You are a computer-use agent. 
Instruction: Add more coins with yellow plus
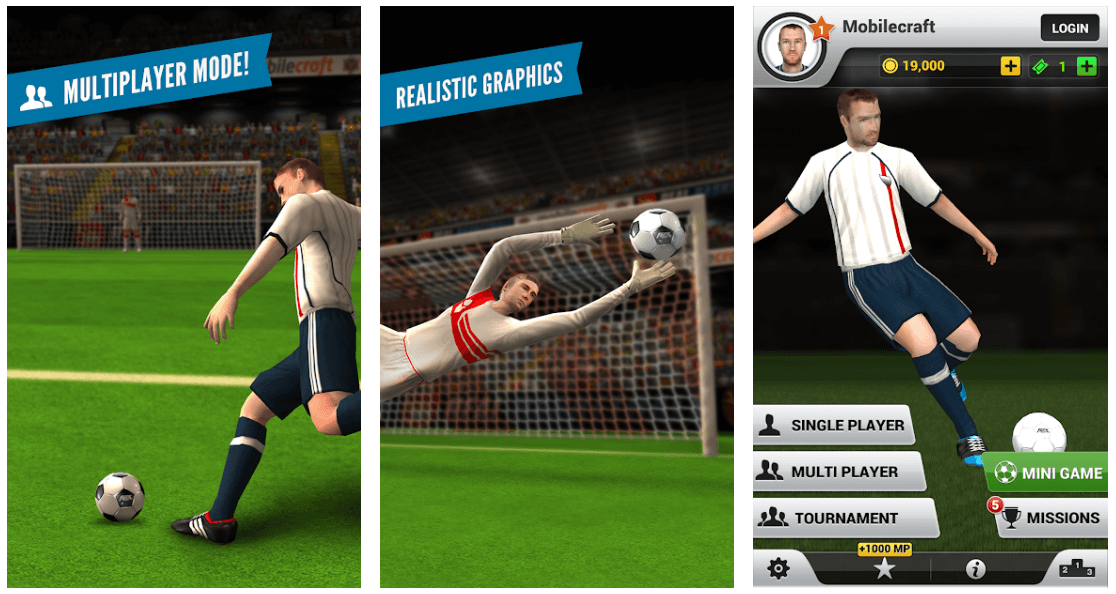(1010, 66)
